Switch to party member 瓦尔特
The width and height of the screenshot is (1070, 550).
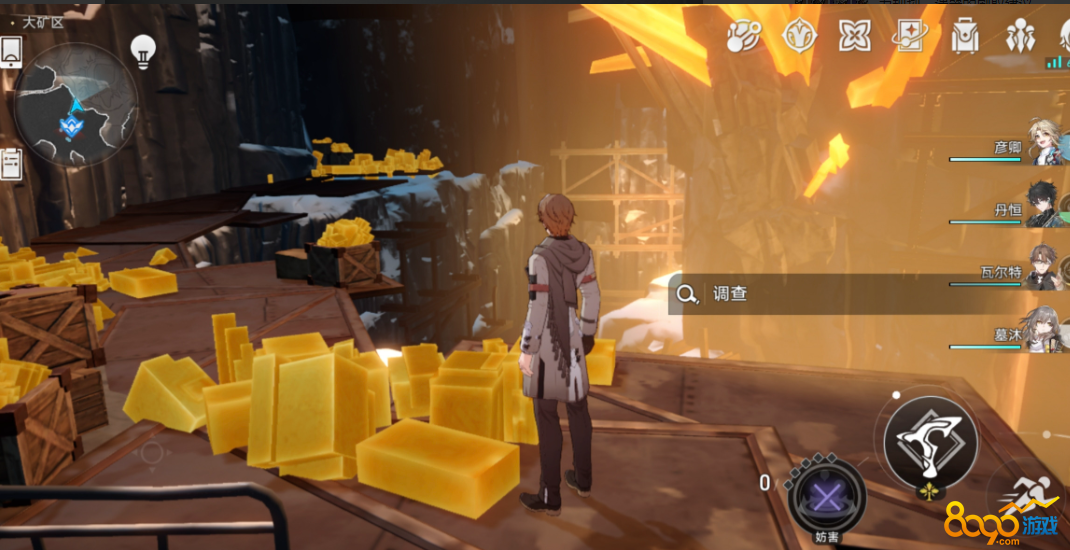tap(1043, 267)
